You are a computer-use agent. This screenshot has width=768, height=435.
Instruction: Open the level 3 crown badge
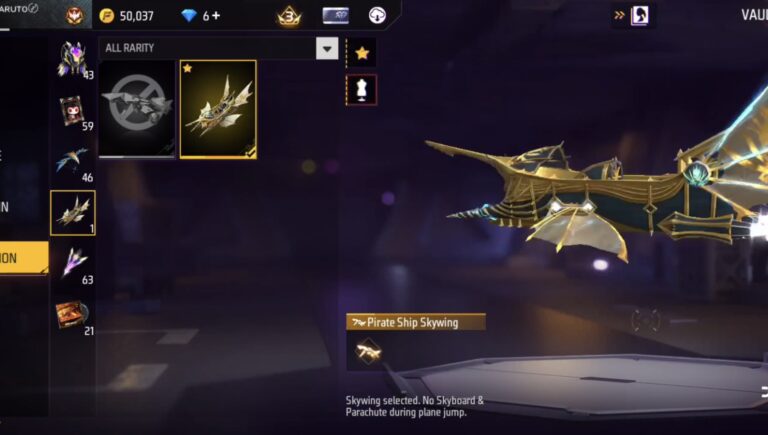coord(289,16)
